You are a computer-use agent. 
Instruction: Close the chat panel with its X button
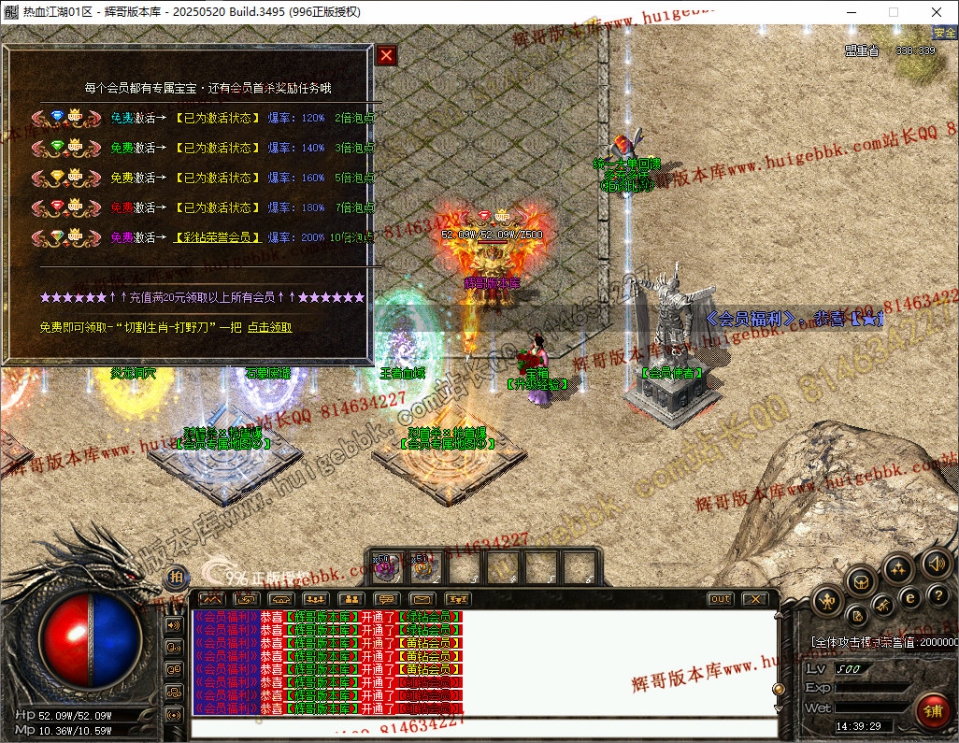(x=755, y=599)
